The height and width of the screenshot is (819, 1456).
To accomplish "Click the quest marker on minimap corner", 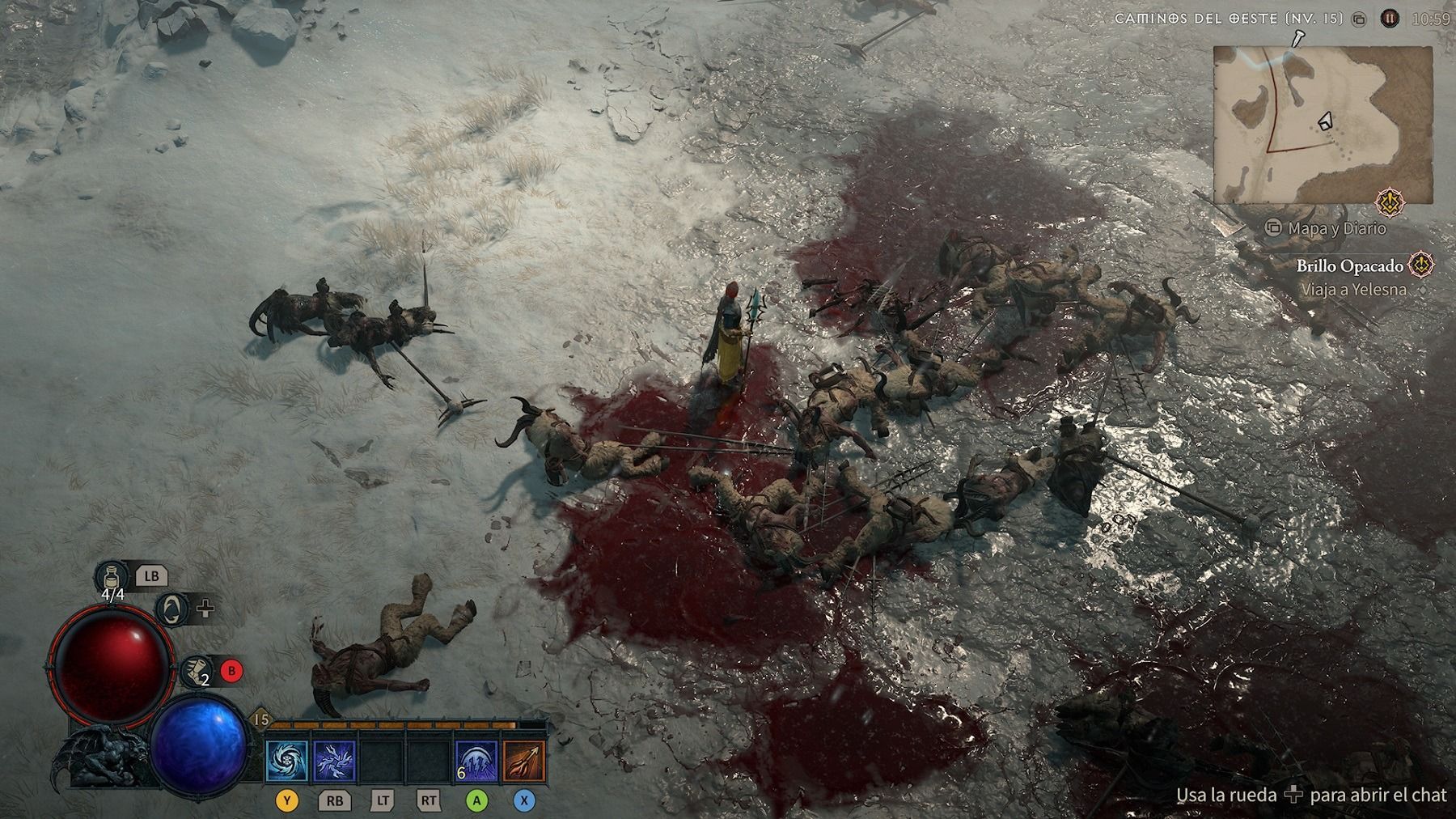I will coord(1390,202).
